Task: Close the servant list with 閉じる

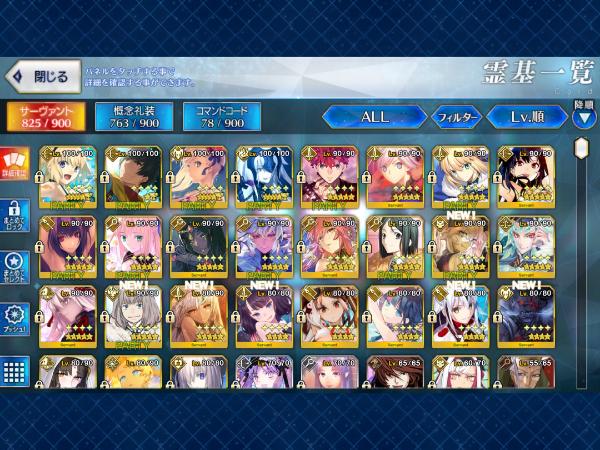Action: pos(41,76)
